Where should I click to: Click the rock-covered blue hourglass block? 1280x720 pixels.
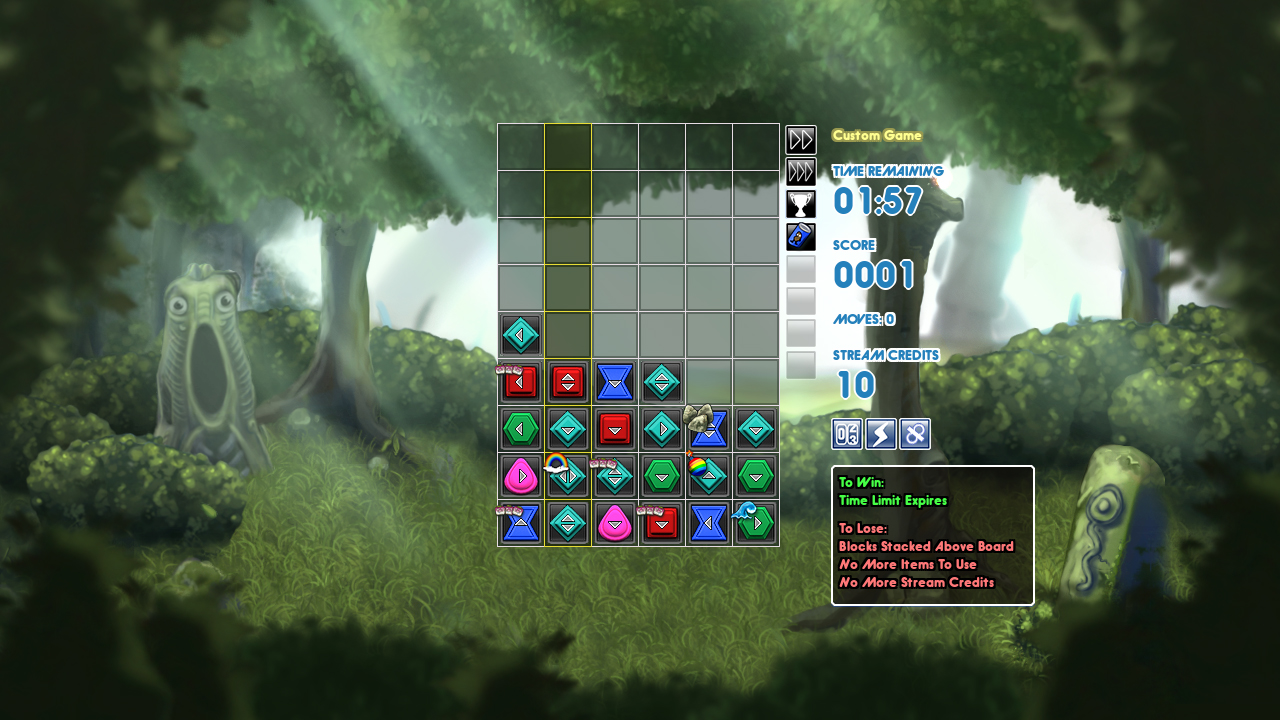707,426
